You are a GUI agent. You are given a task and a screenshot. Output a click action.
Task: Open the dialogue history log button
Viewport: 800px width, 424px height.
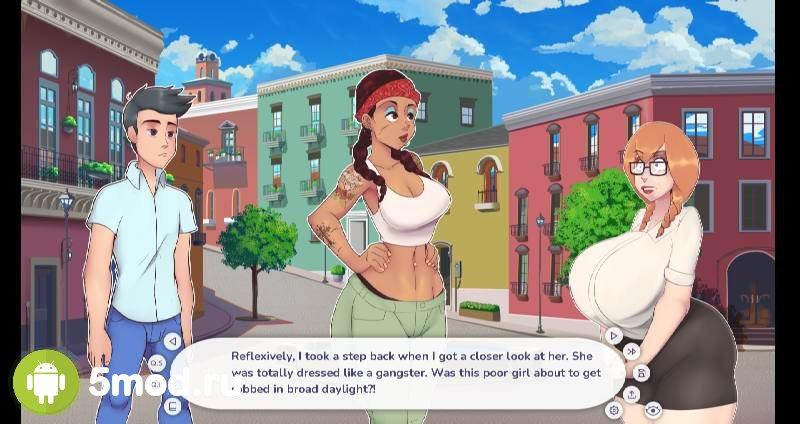tap(172, 406)
